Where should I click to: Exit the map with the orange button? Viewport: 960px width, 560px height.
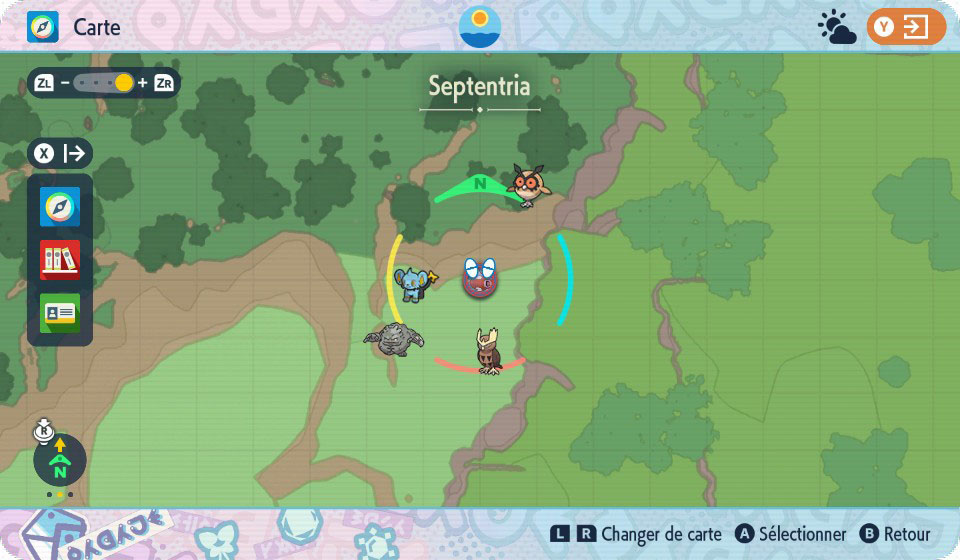point(906,27)
